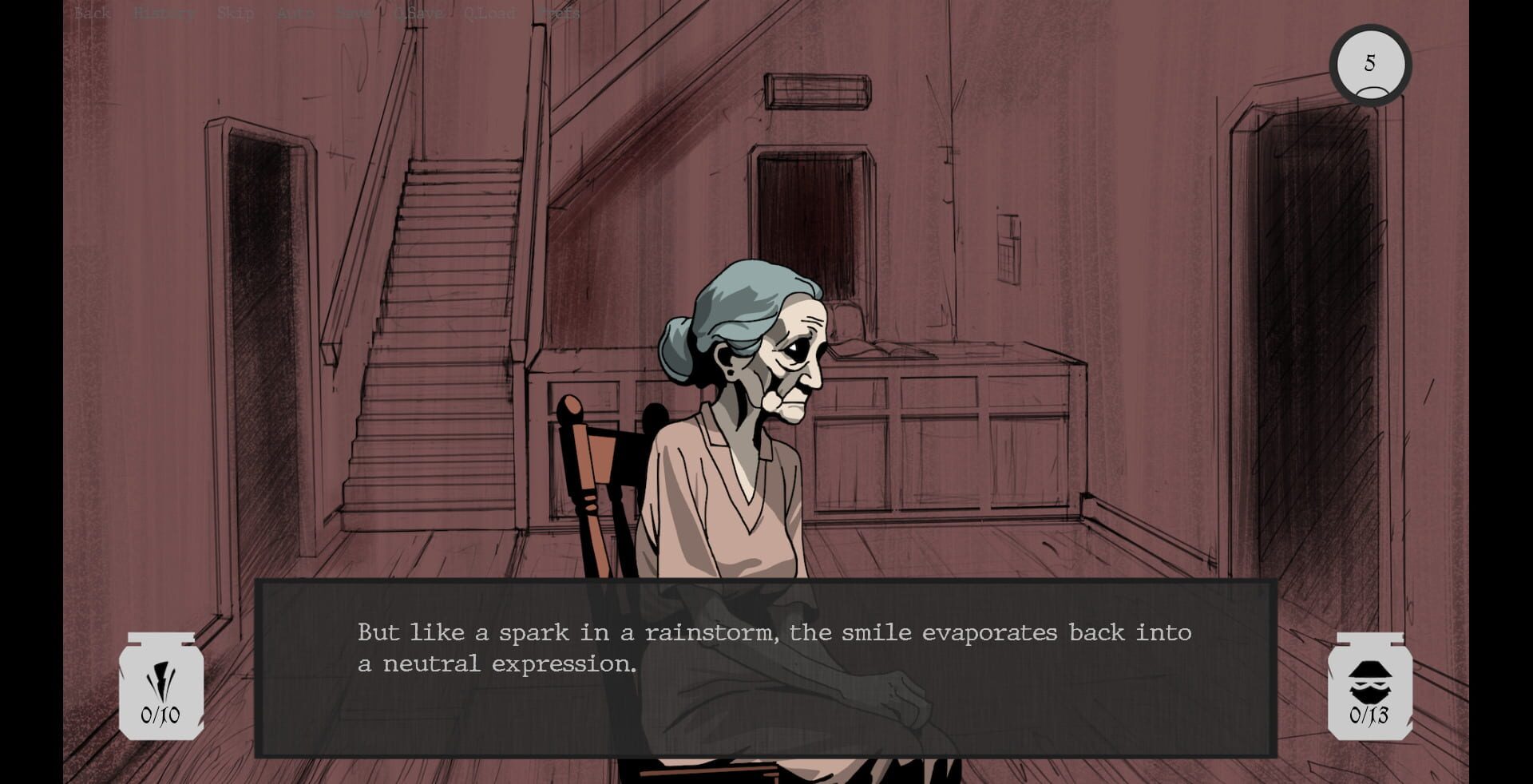Enable Auto mode for dialogue advancement
1533x784 pixels.
(x=295, y=13)
